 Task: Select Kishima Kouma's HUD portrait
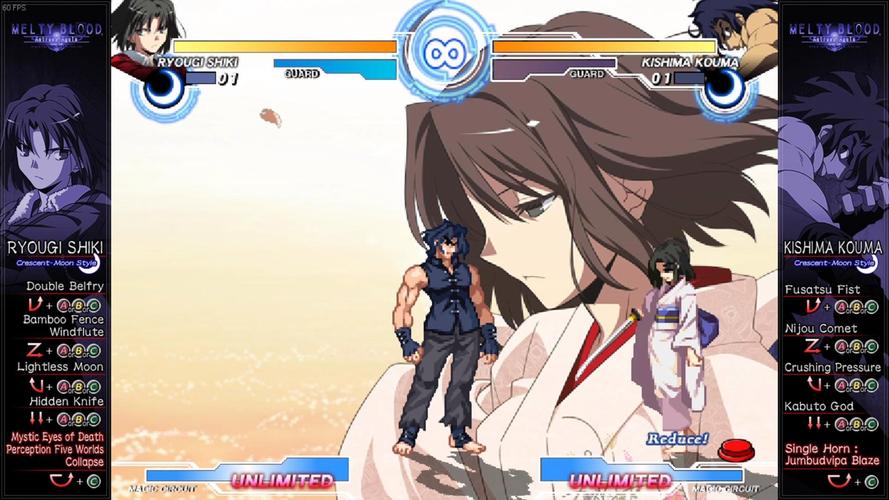[x=735, y=30]
